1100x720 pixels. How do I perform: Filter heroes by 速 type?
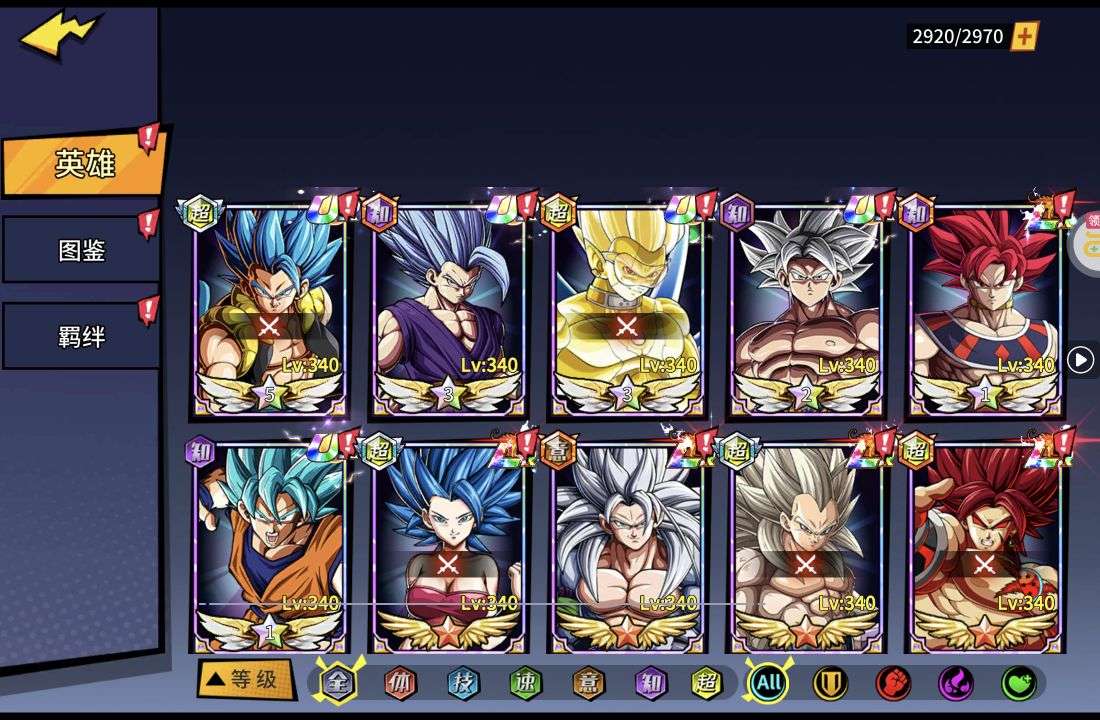pyautogui.click(x=525, y=683)
